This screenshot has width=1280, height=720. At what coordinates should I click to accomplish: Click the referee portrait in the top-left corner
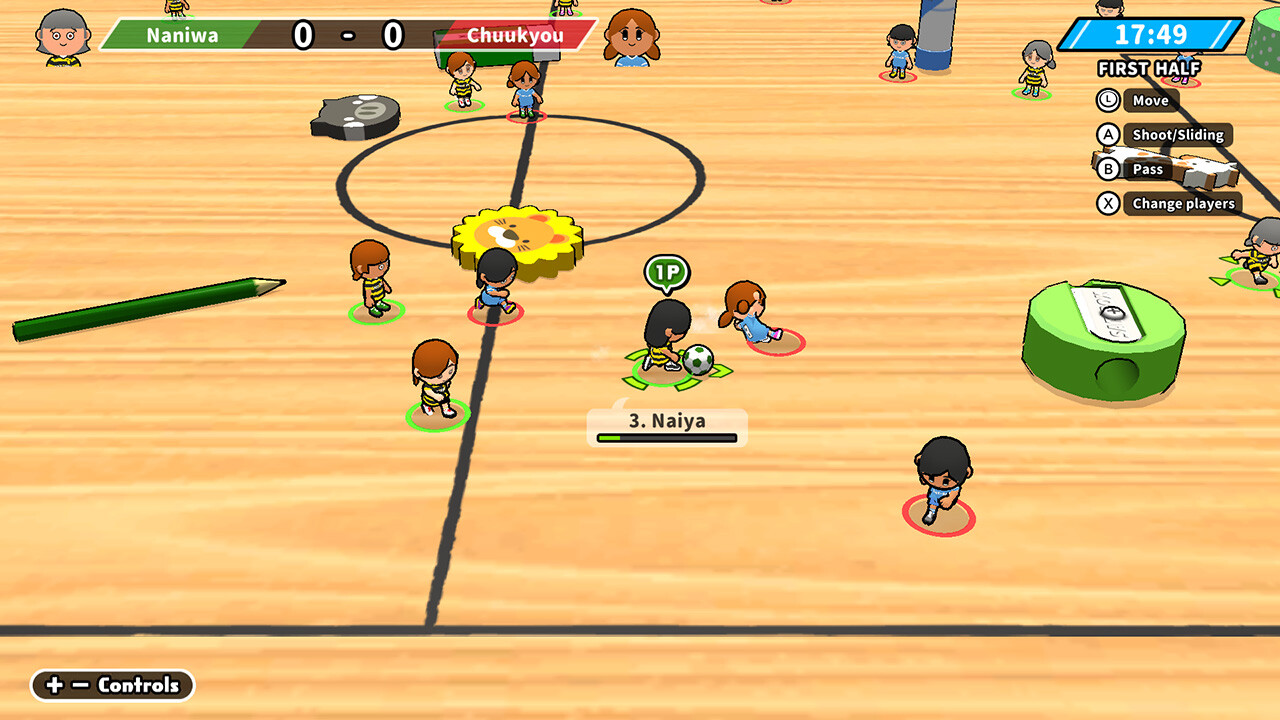coord(62,35)
